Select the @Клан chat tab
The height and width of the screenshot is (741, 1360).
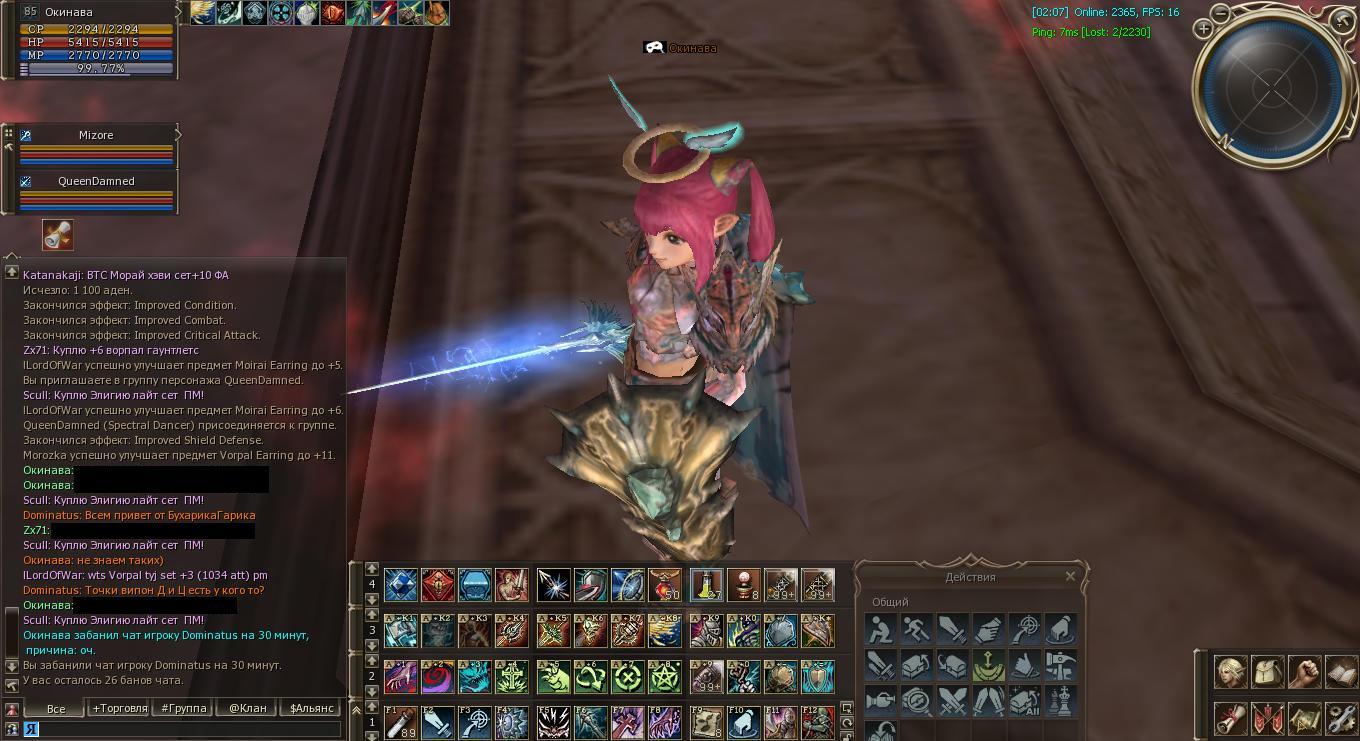pyautogui.click(x=247, y=708)
